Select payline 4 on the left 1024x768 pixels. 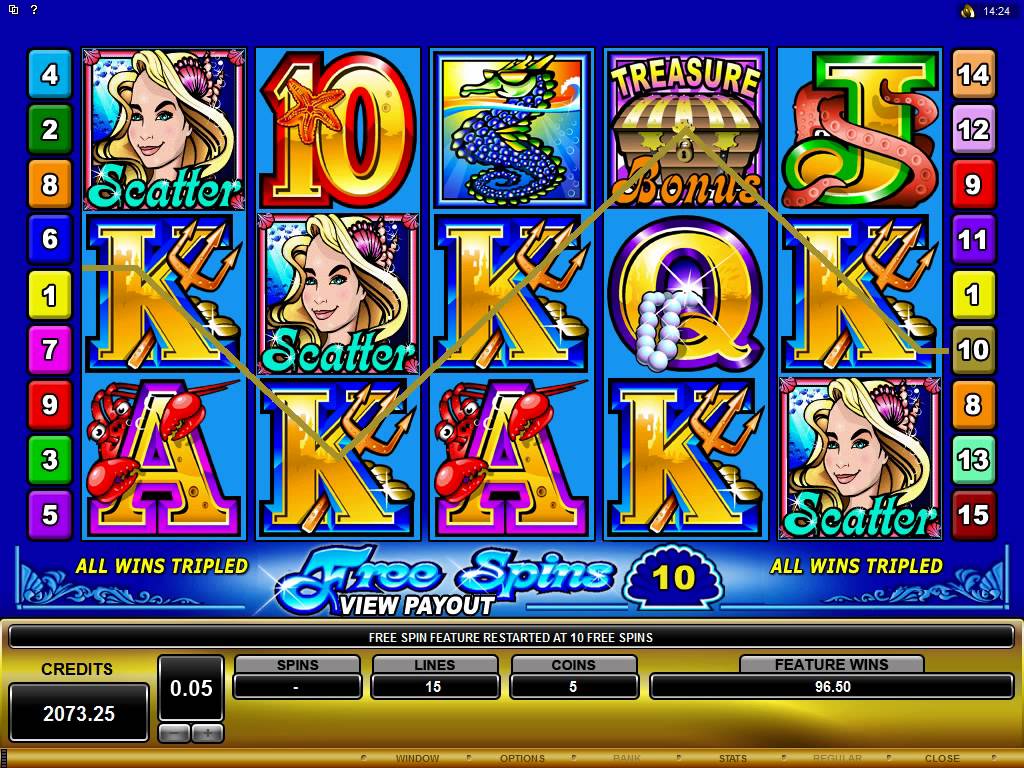pyautogui.click(x=50, y=74)
